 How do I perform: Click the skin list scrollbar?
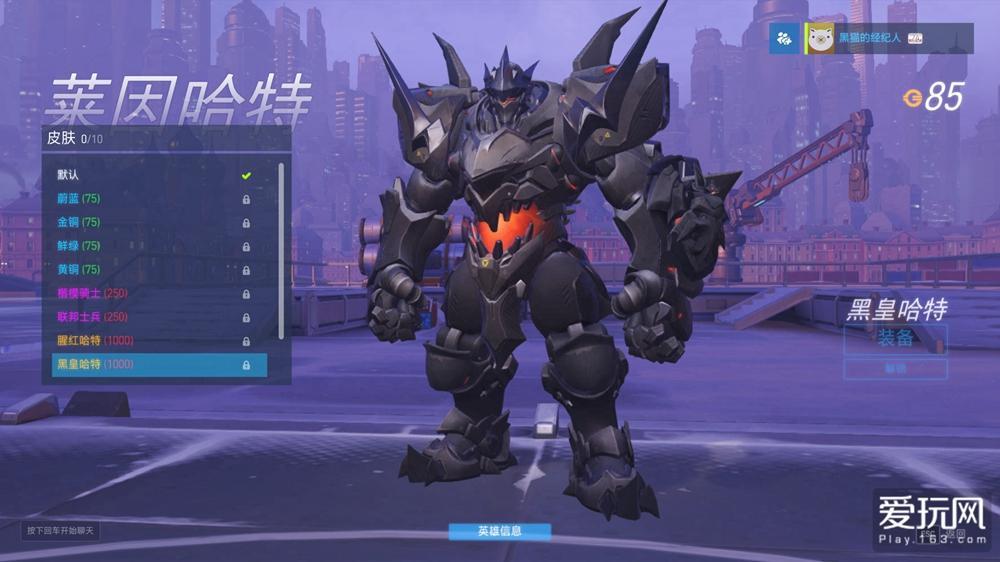(x=281, y=250)
